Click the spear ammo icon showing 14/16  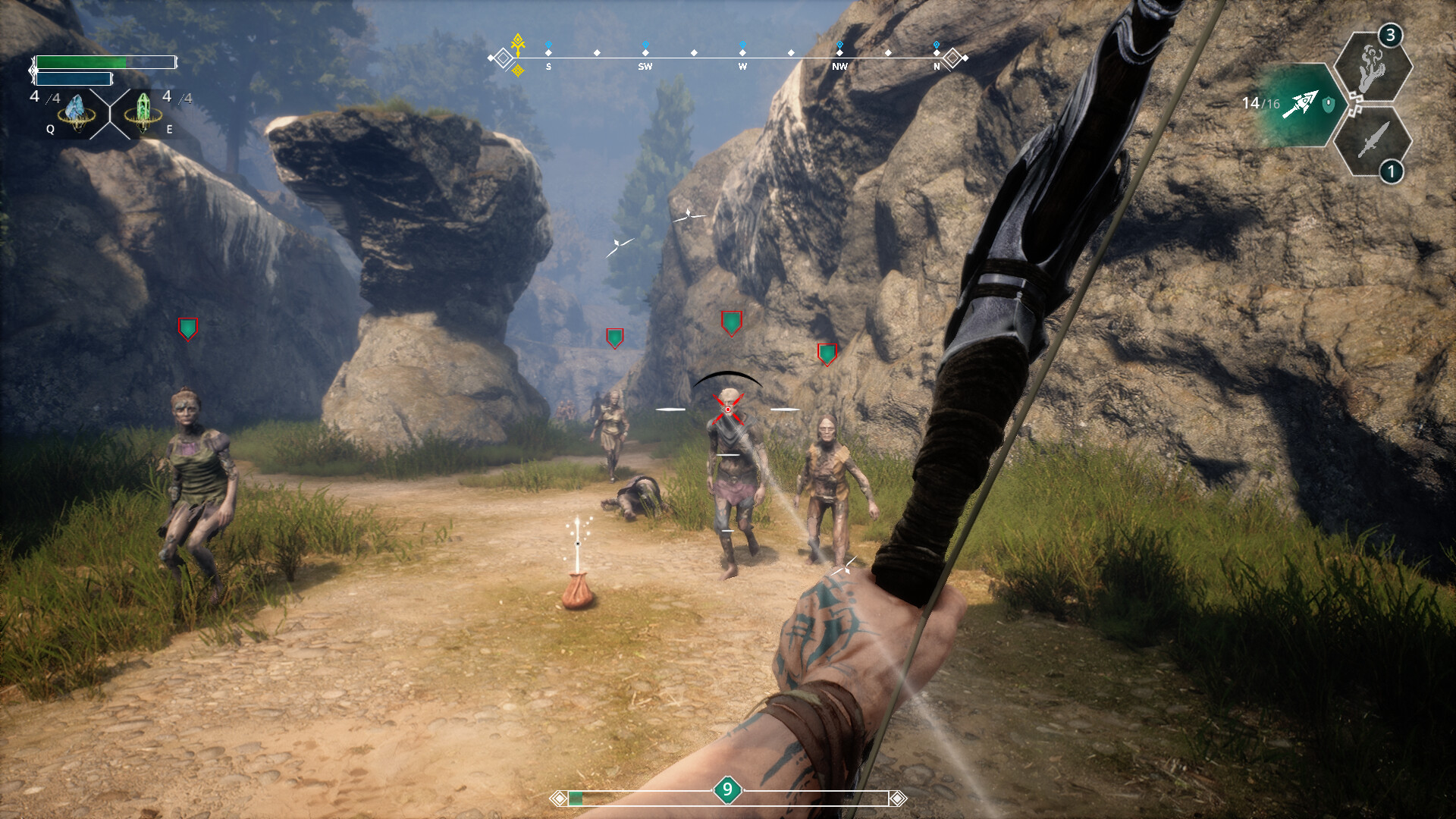pos(1303,101)
